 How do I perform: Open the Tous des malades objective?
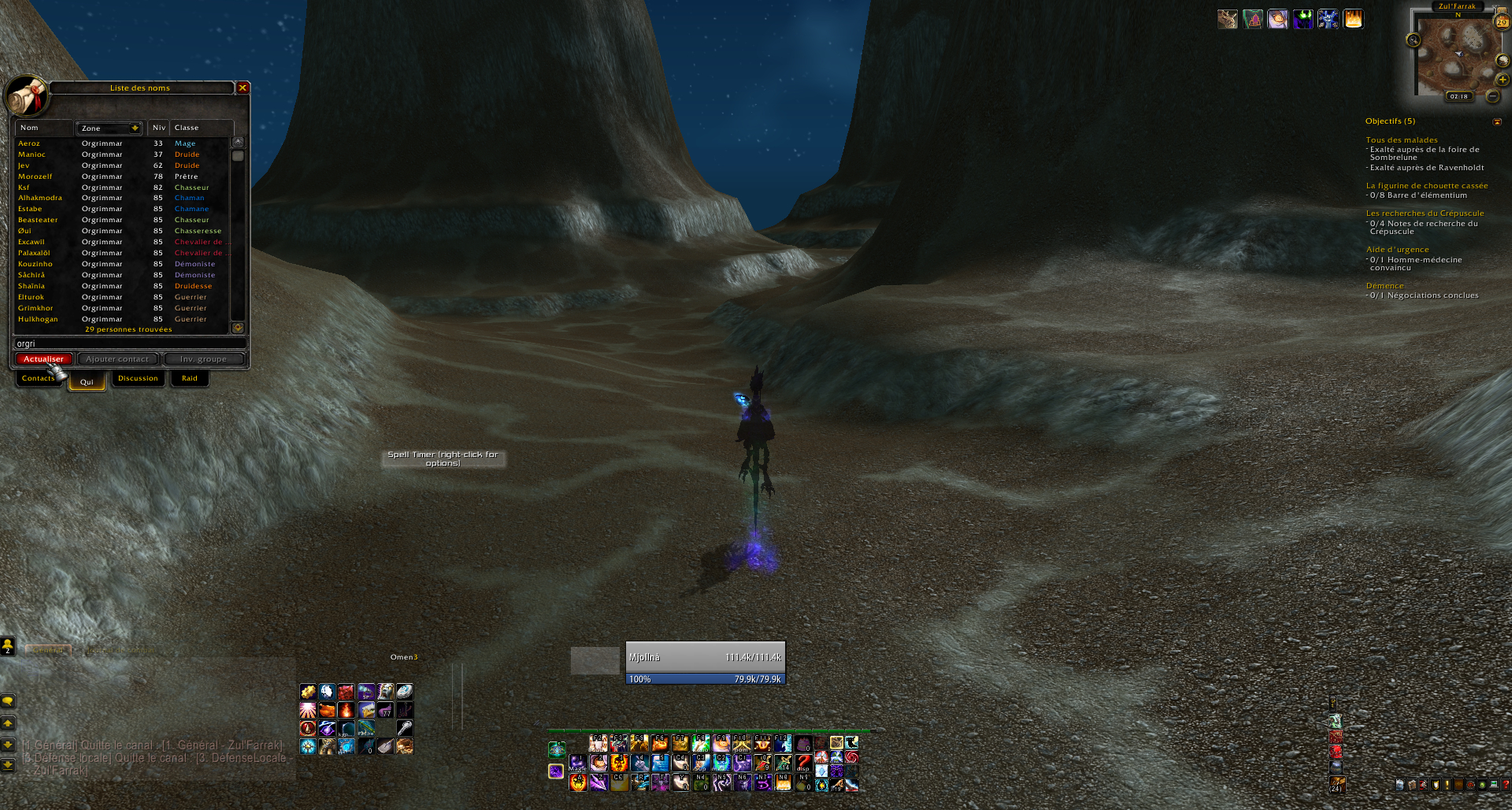[x=1402, y=140]
